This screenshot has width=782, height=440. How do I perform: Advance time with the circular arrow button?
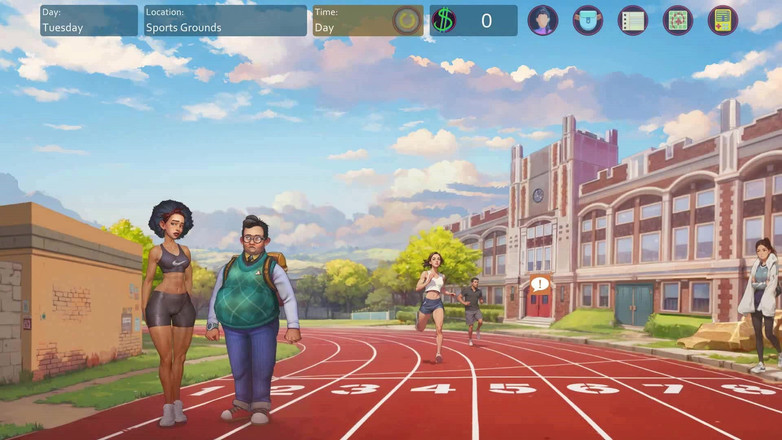pyautogui.click(x=407, y=21)
